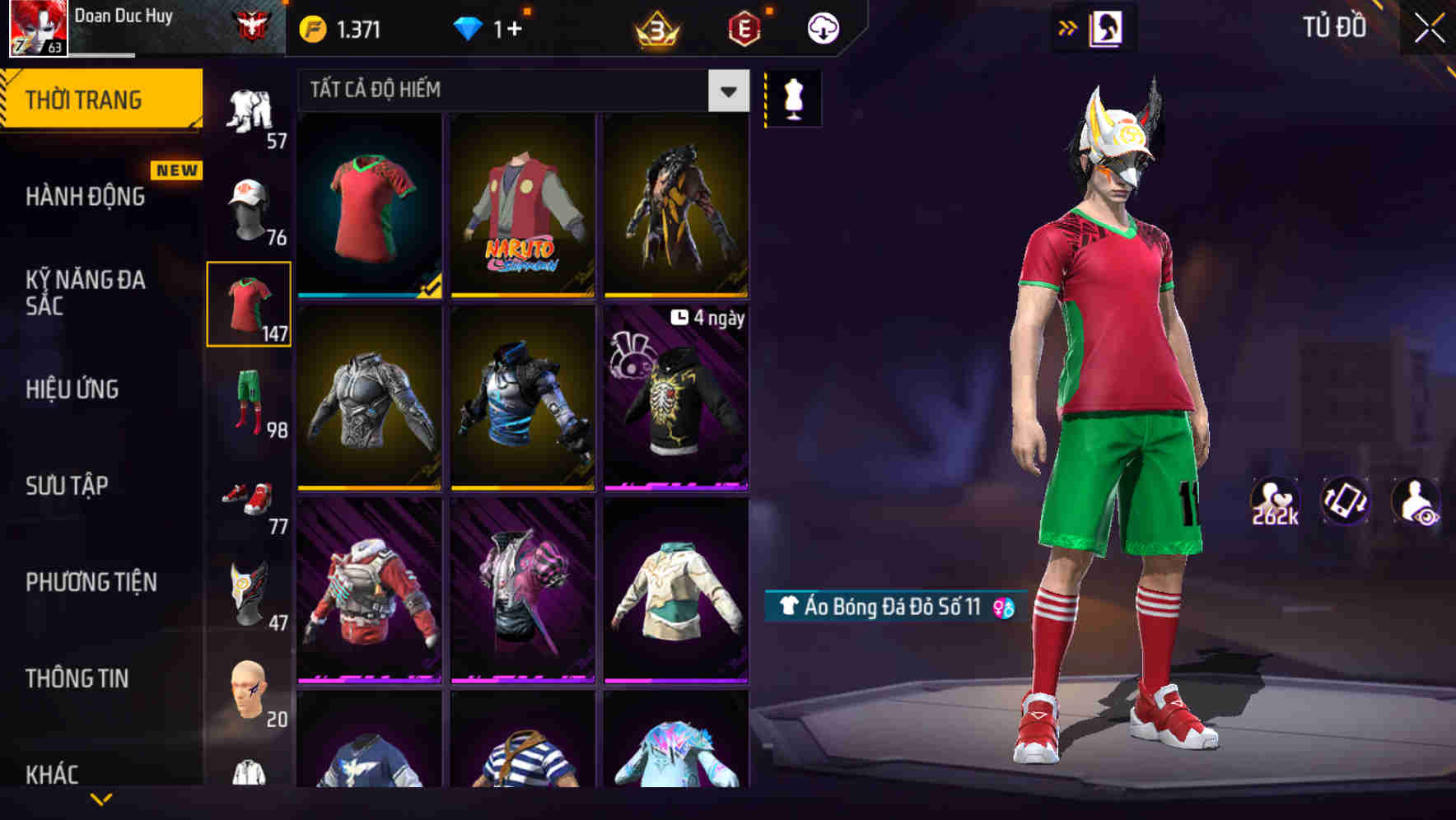
Task: Click the red E badge in top bar
Action: pos(744,27)
